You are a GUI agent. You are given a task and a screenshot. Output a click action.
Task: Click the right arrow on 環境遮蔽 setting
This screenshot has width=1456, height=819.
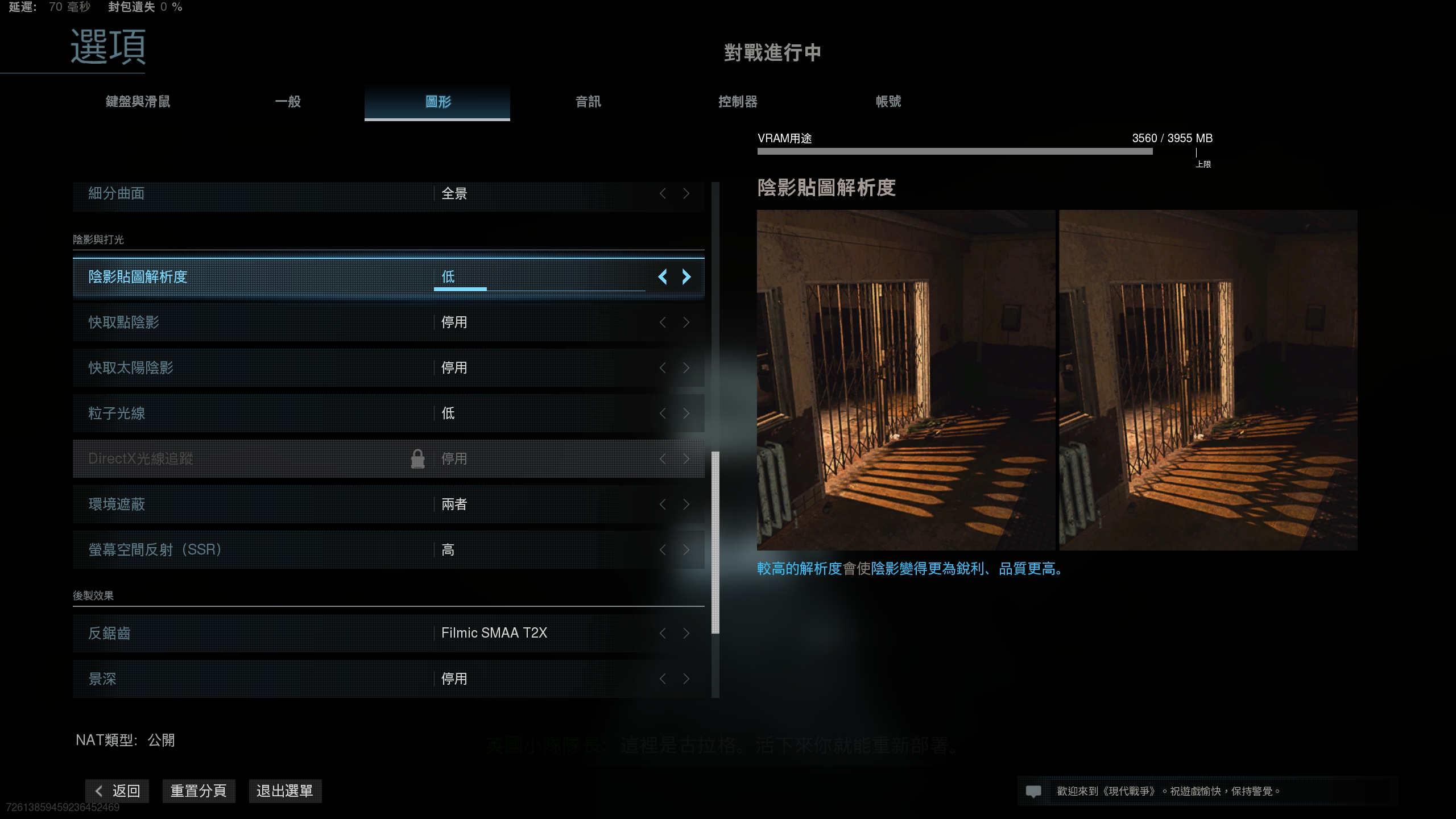coord(686,504)
